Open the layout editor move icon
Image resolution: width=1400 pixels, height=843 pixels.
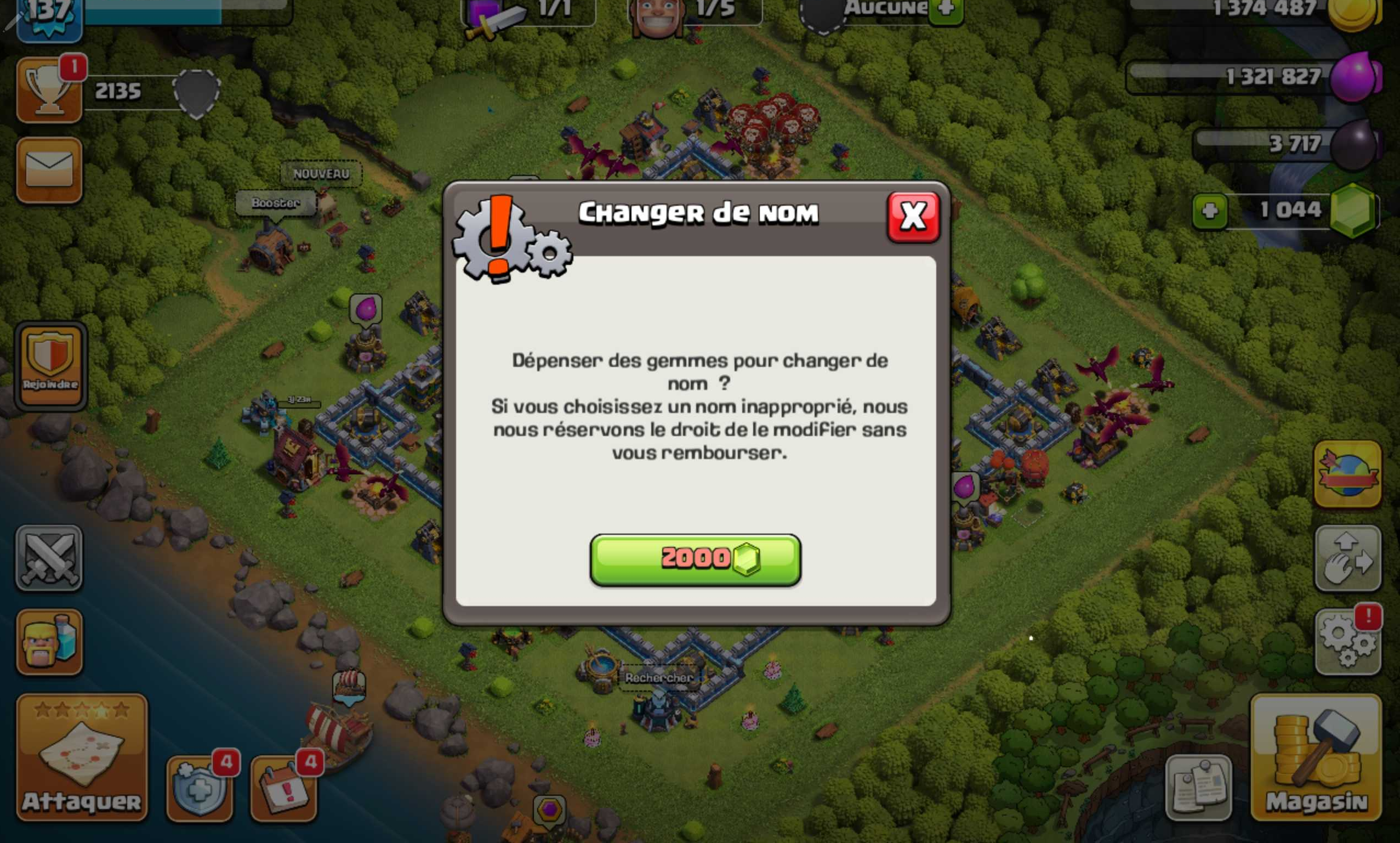coord(1348,559)
